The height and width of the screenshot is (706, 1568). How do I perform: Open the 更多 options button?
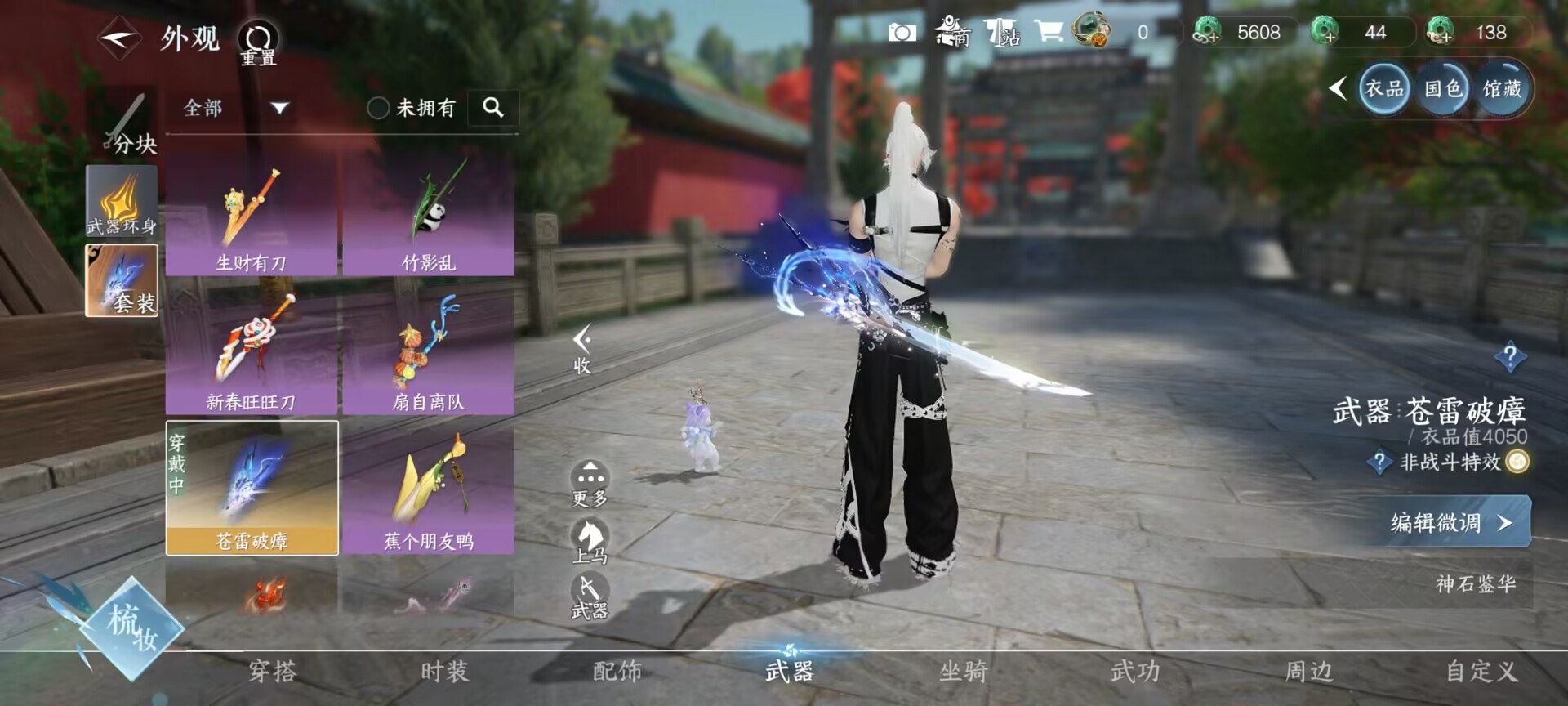(589, 484)
